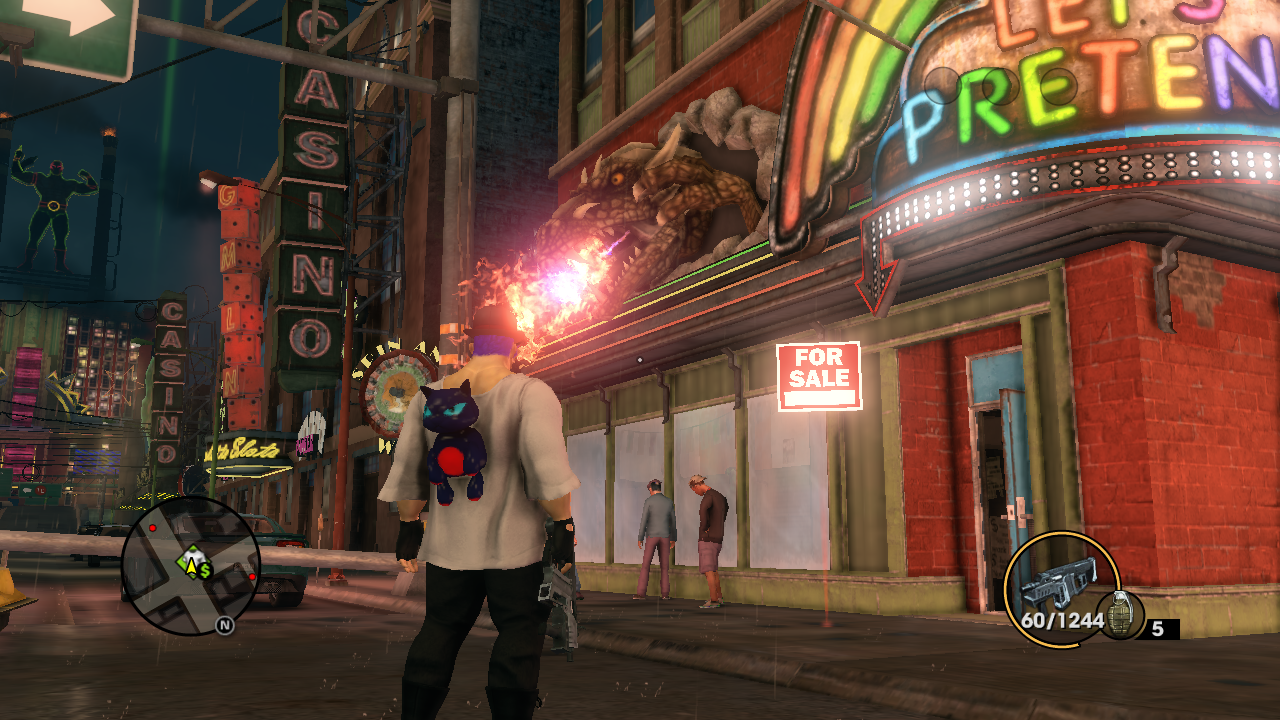The height and width of the screenshot is (720, 1280).
Task: Click the circular minimap
Action: [190, 565]
